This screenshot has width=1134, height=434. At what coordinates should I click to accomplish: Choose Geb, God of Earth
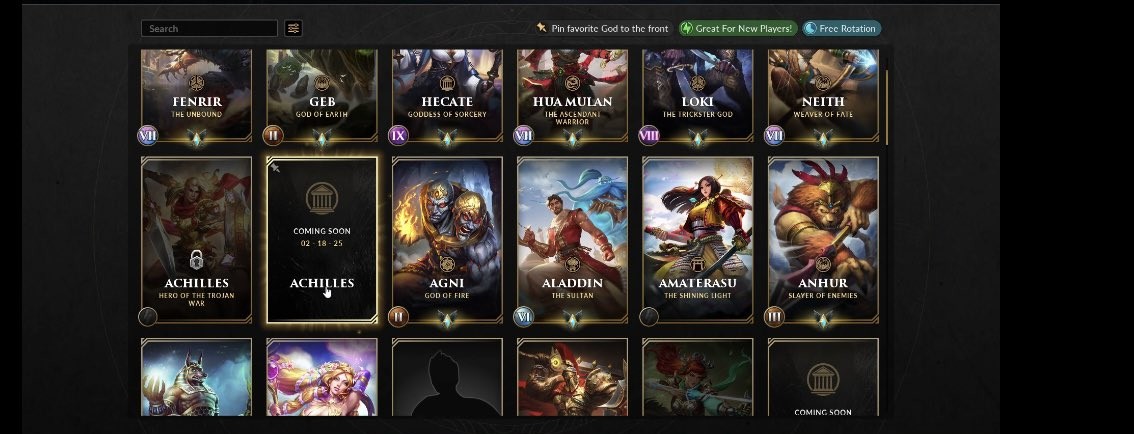pyautogui.click(x=322, y=97)
